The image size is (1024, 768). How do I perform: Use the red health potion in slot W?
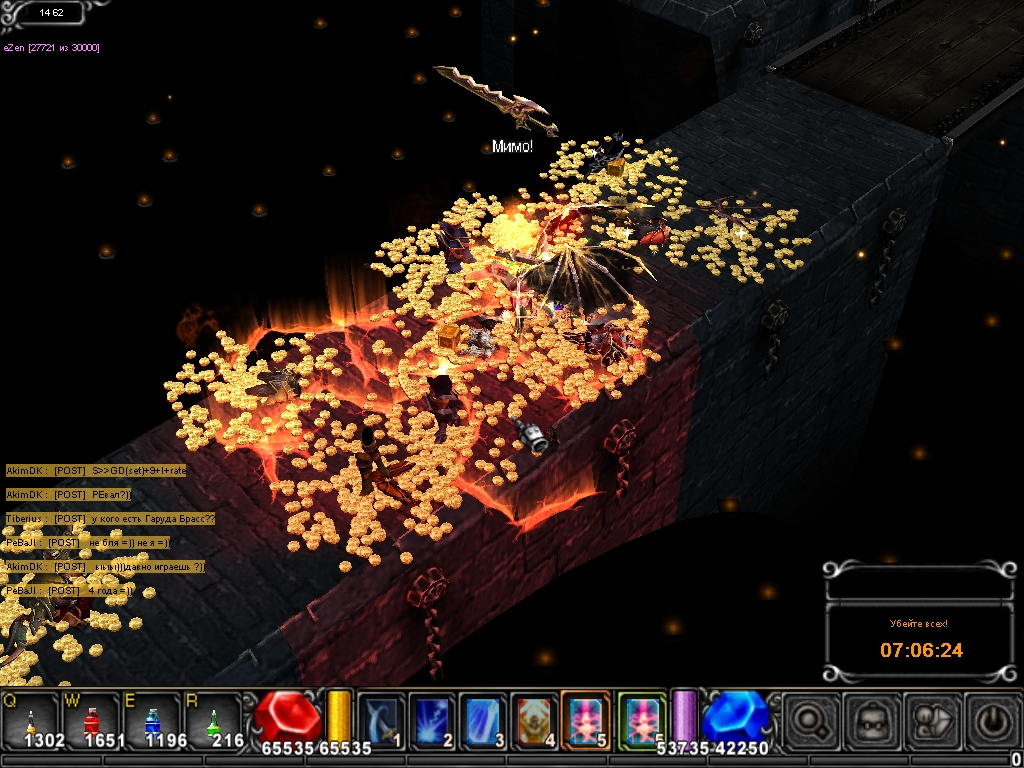(x=91, y=719)
